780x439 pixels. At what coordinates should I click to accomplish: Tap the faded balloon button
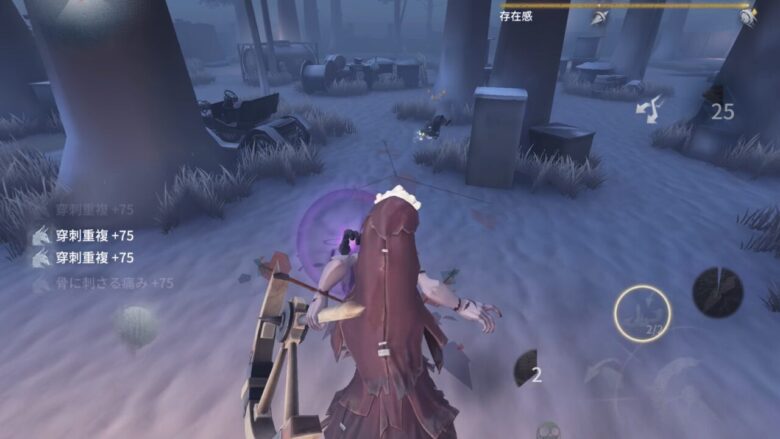coord(134,325)
